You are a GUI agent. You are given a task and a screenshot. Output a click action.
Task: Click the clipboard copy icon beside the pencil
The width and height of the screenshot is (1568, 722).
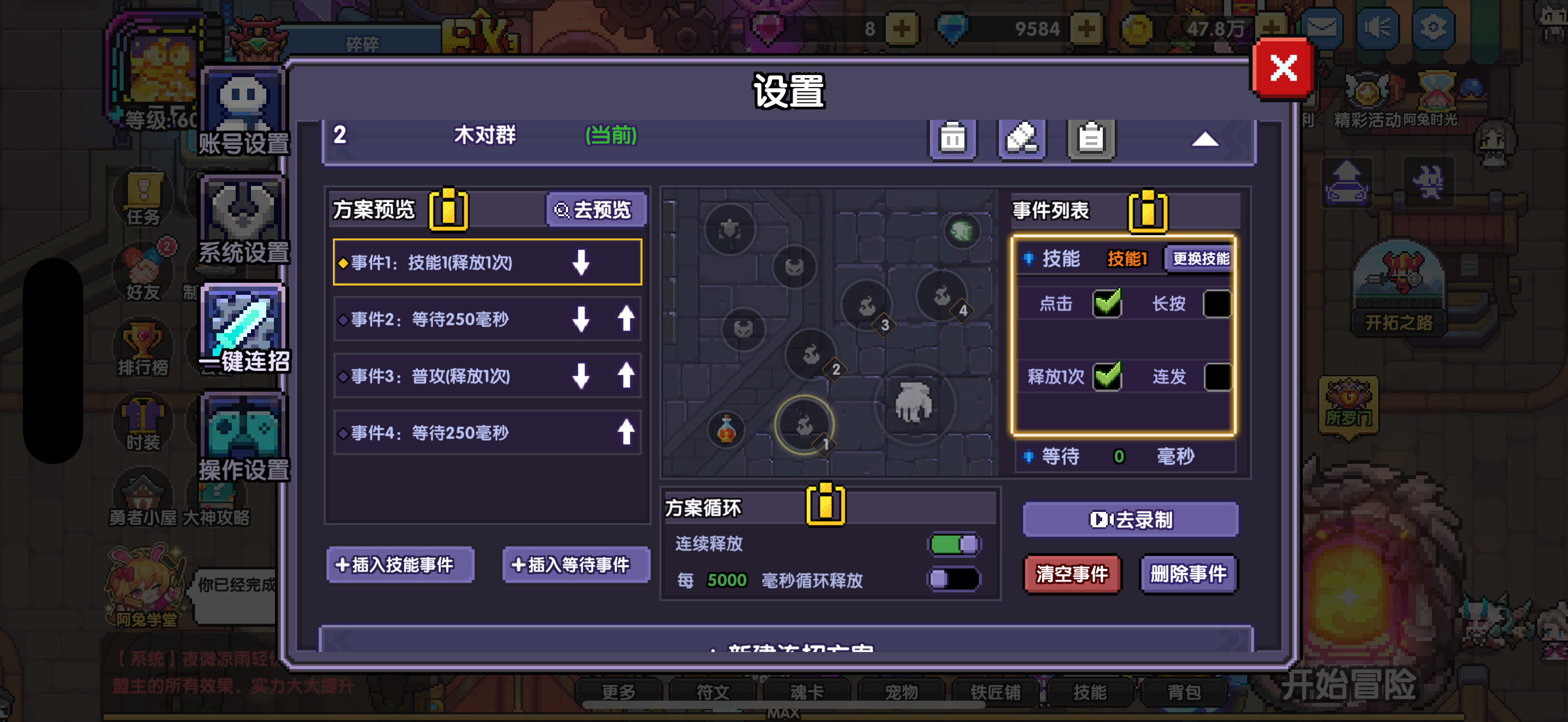(1091, 139)
